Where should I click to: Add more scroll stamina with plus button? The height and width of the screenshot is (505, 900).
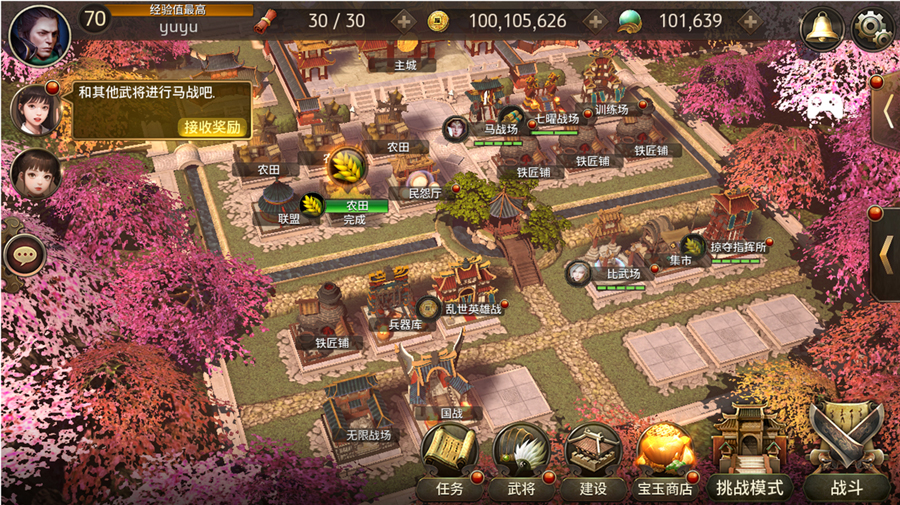tap(403, 21)
